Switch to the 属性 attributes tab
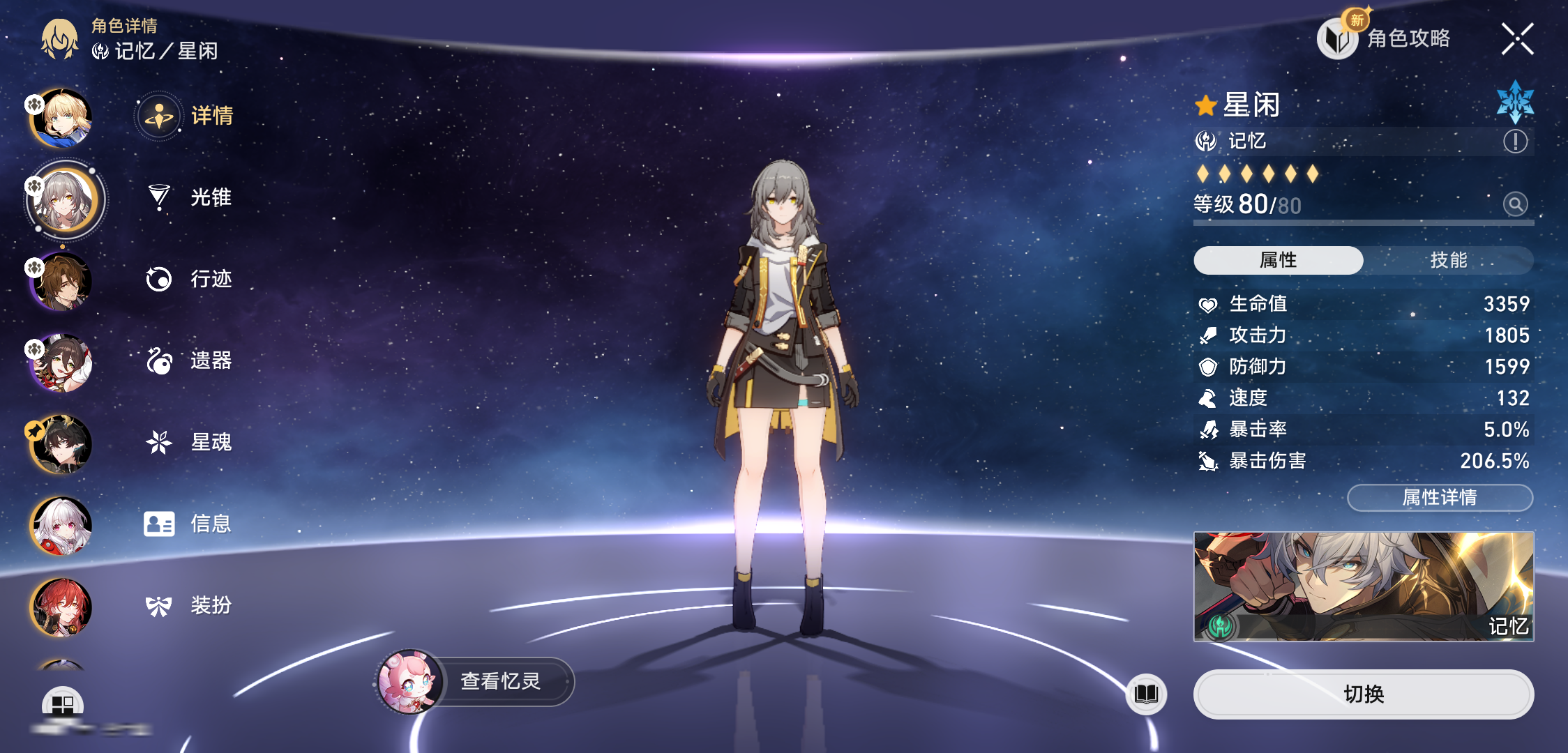 (x=1278, y=260)
